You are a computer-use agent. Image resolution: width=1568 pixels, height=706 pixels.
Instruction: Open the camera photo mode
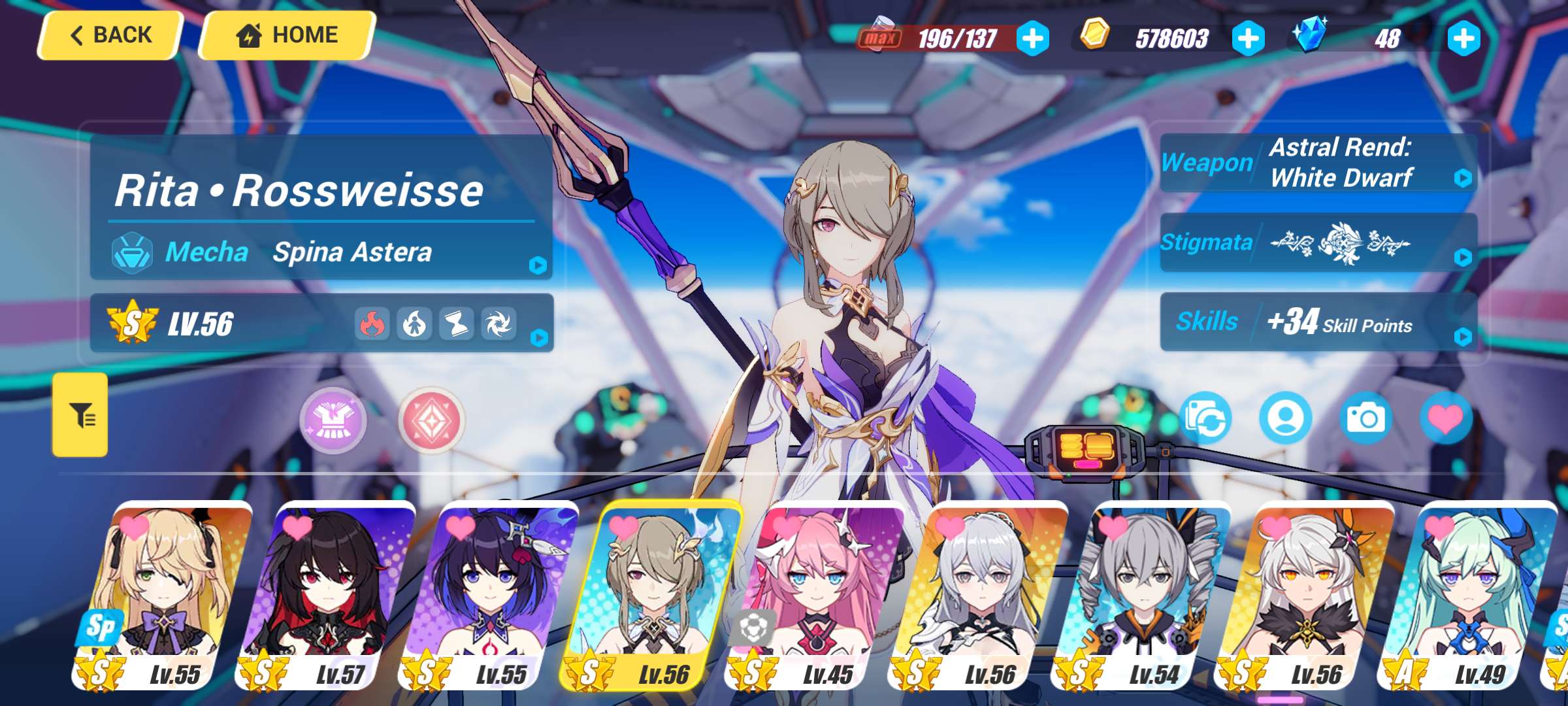[1365, 418]
